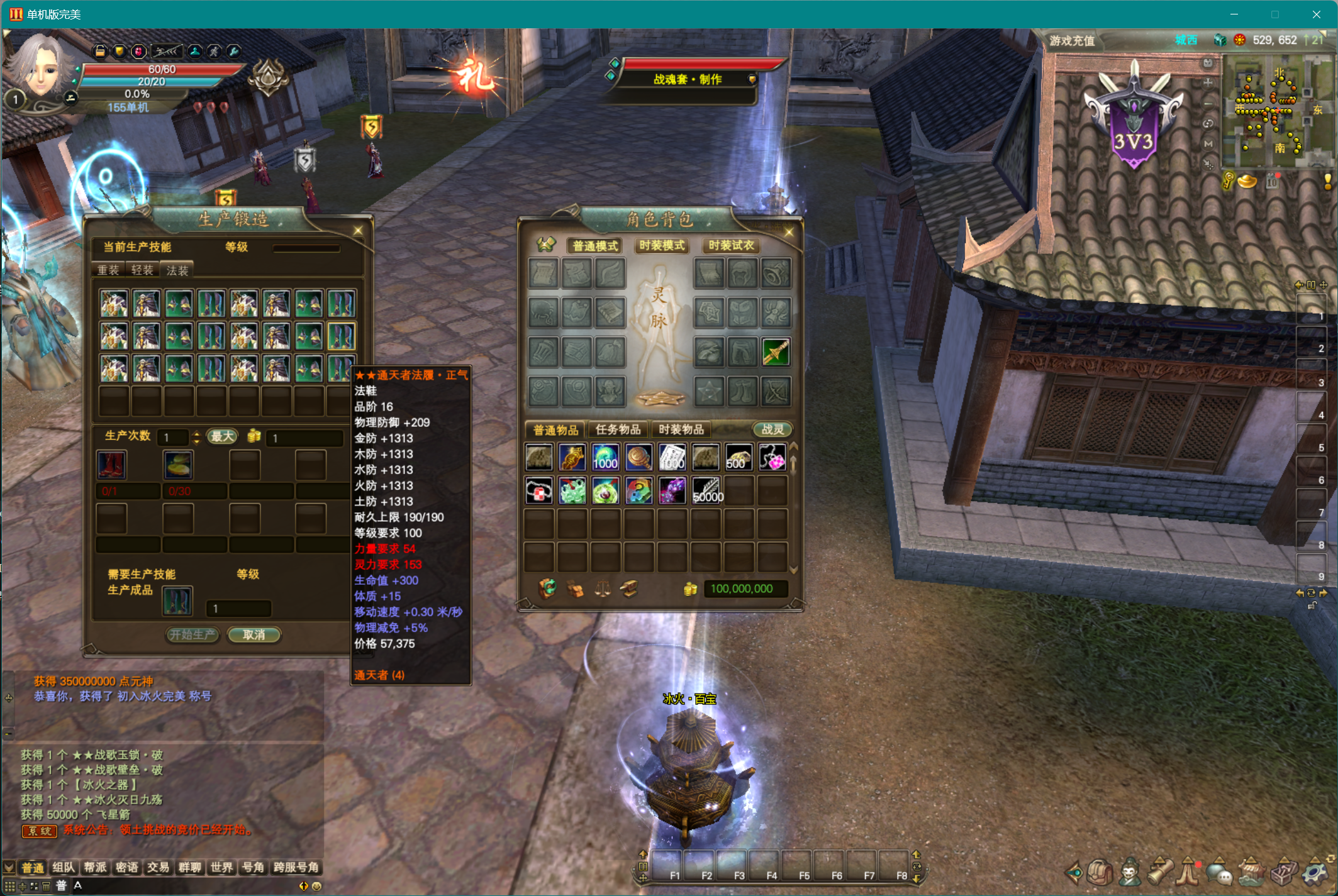Switch to the 重装 heavy armor tab

(x=108, y=270)
